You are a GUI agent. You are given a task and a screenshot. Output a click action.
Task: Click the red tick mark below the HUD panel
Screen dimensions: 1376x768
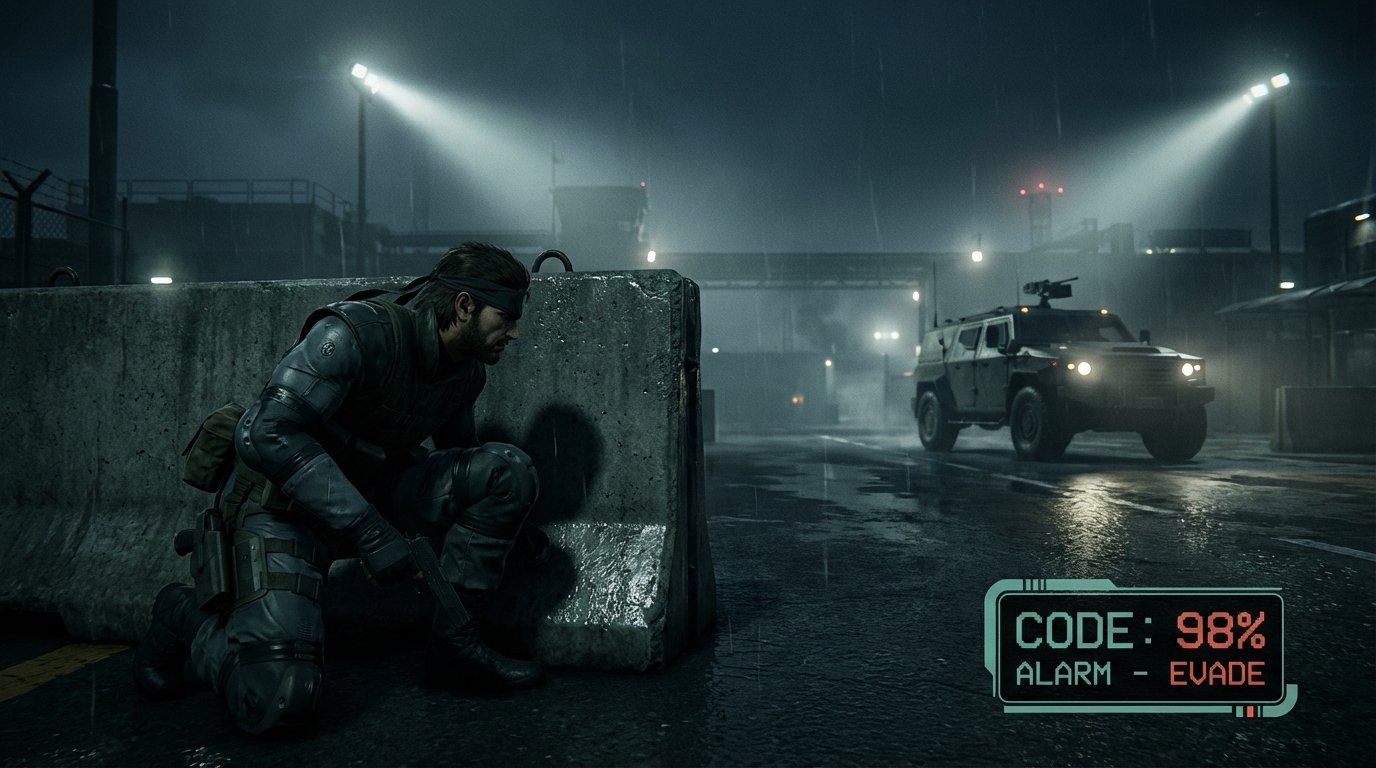pos(1249,711)
